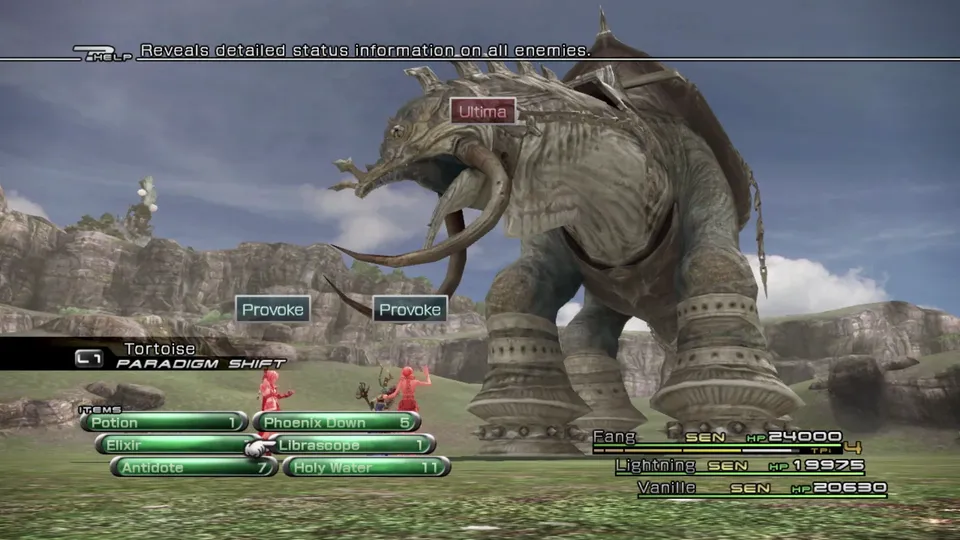960x540 pixels.
Task: Choose Holy Water from the items
Action: 366,467
